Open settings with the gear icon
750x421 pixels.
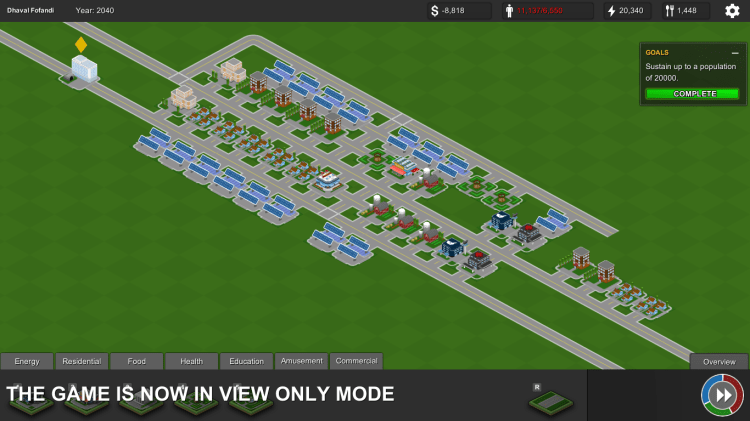732,11
